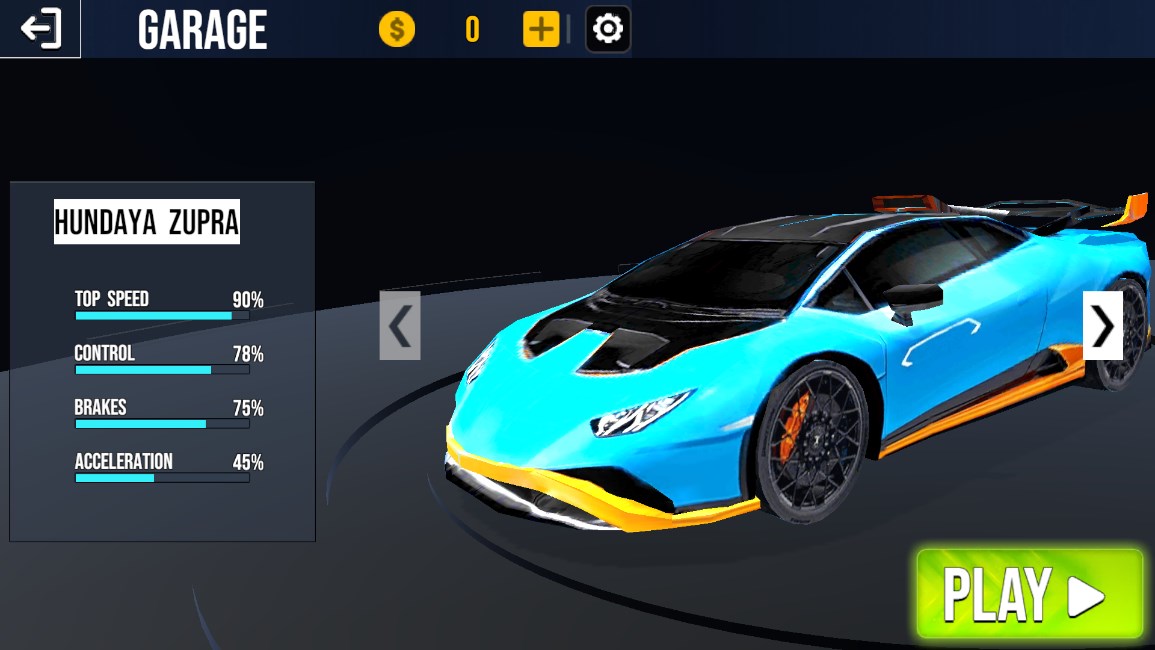The height and width of the screenshot is (650, 1155).
Task: Start the race with the PLAY button
Action: tap(1029, 594)
